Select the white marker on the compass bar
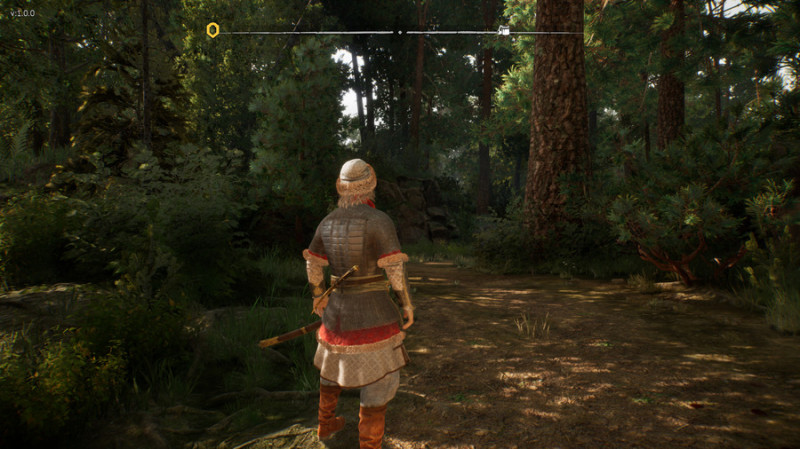The height and width of the screenshot is (449, 800). pyautogui.click(x=503, y=31)
